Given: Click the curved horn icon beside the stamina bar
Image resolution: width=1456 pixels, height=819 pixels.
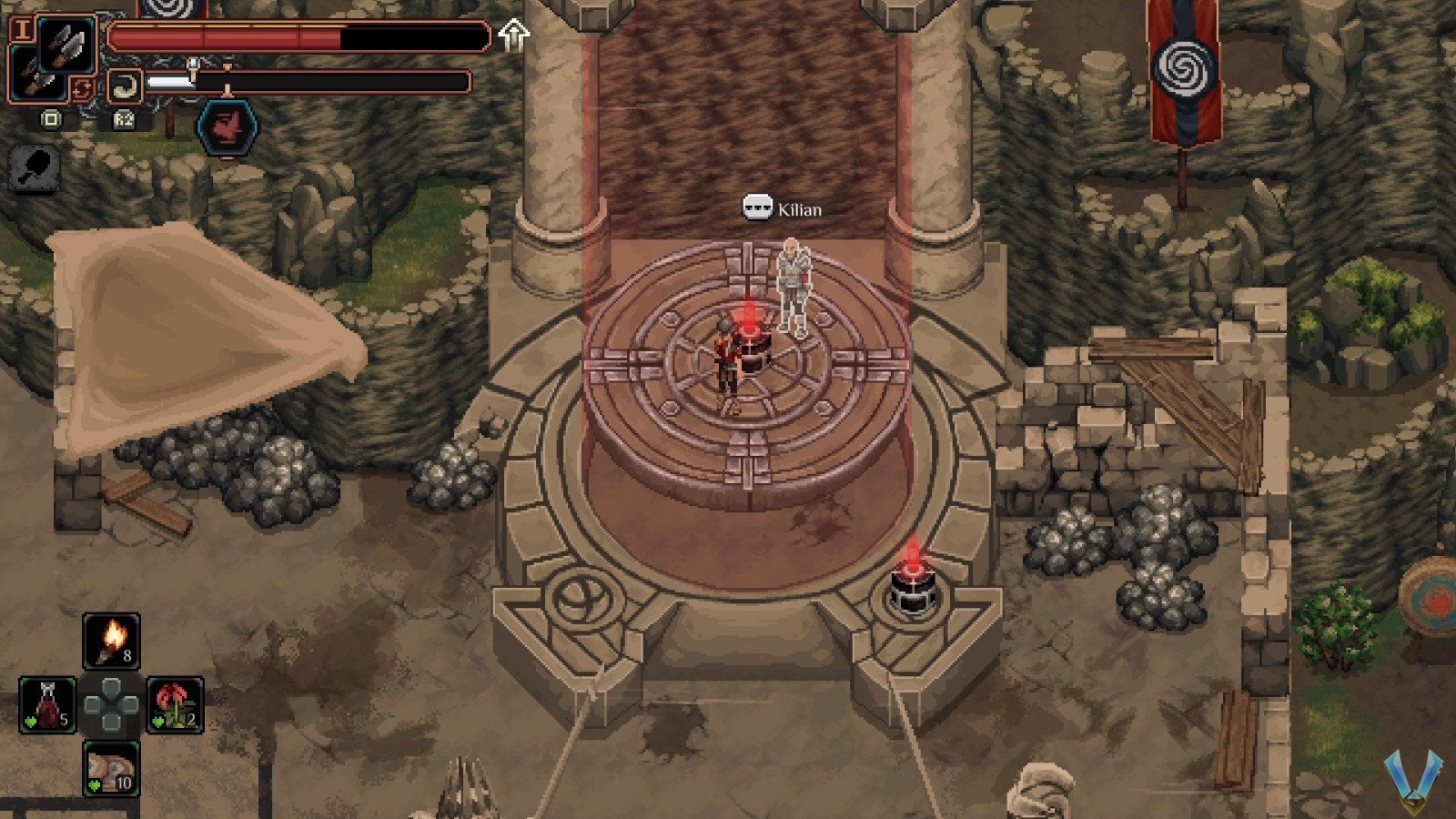Looking at the screenshot, I should click(x=125, y=84).
